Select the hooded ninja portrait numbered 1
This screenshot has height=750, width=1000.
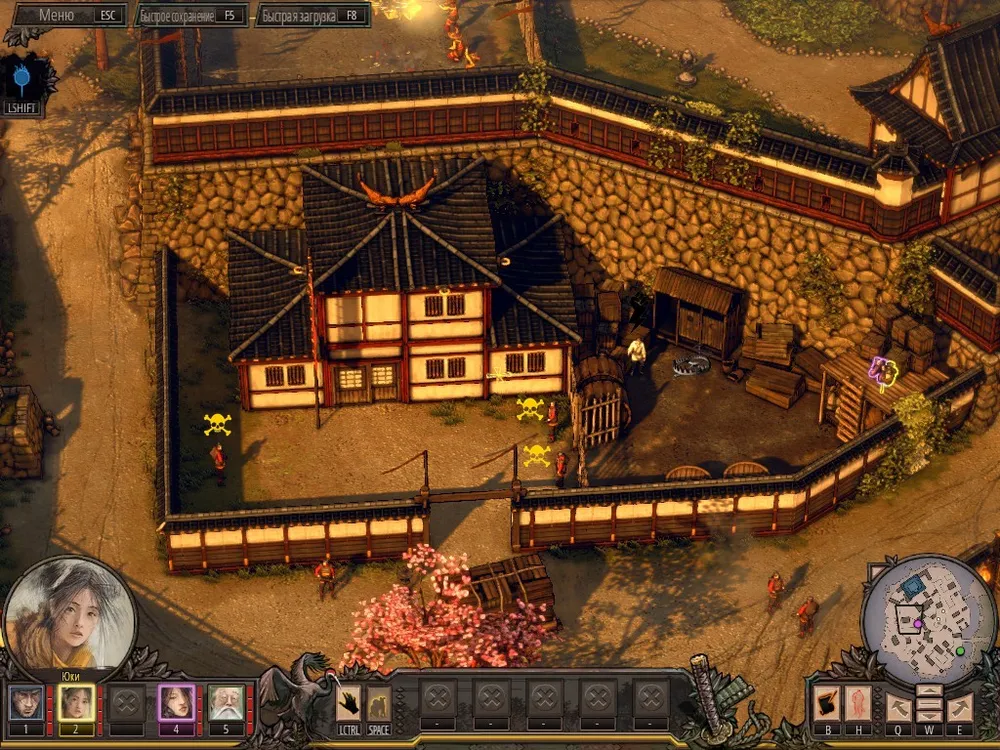(x=26, y=703)
